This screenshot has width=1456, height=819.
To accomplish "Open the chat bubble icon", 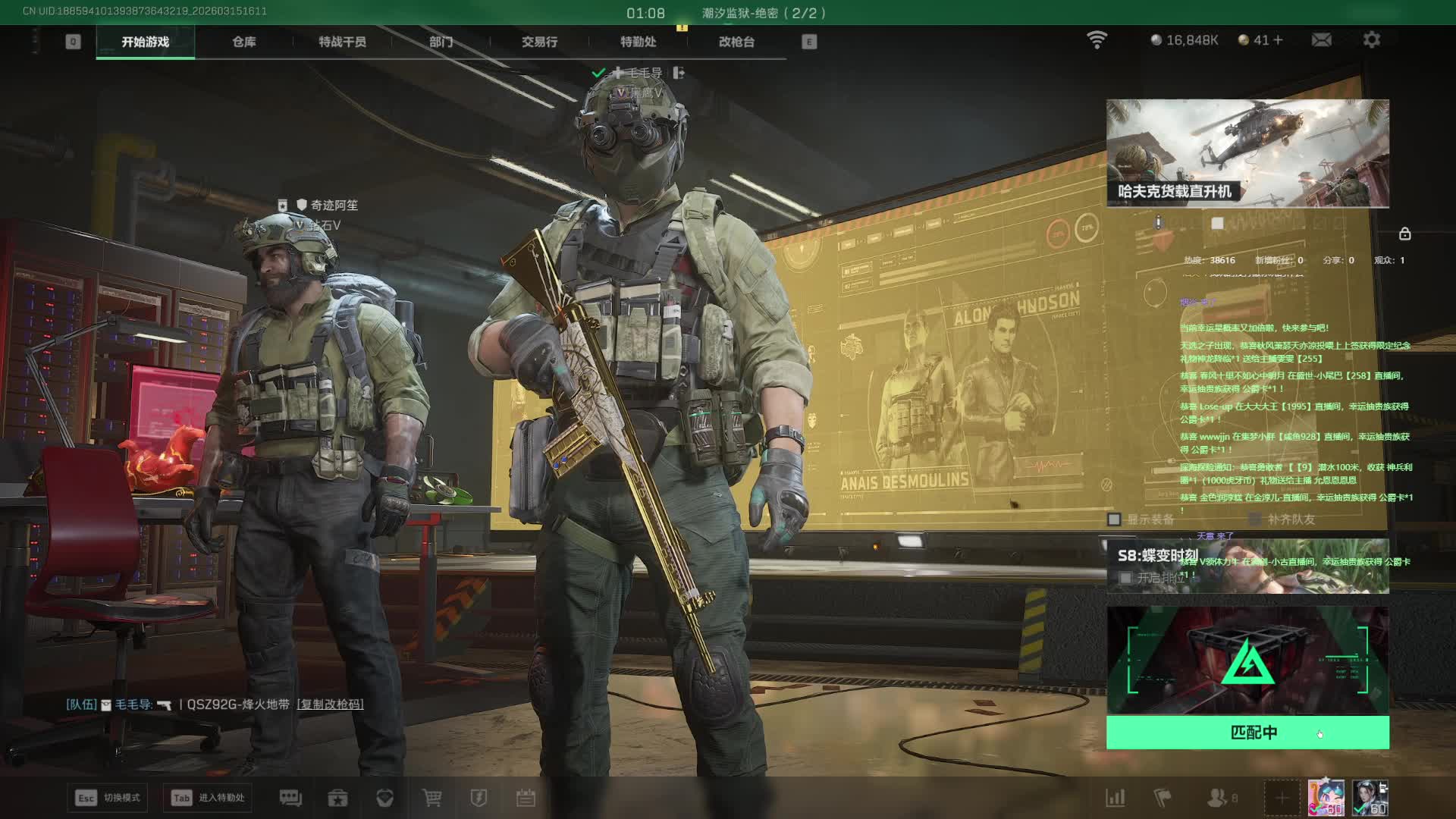I will click(290, 798).
